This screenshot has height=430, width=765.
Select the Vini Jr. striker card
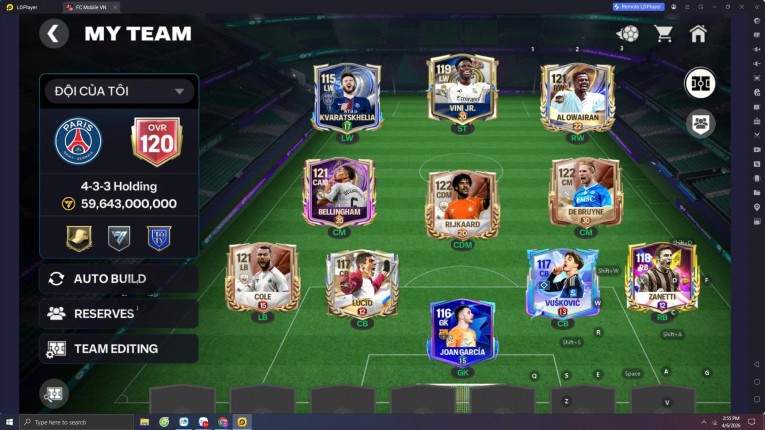pos(462,91)
